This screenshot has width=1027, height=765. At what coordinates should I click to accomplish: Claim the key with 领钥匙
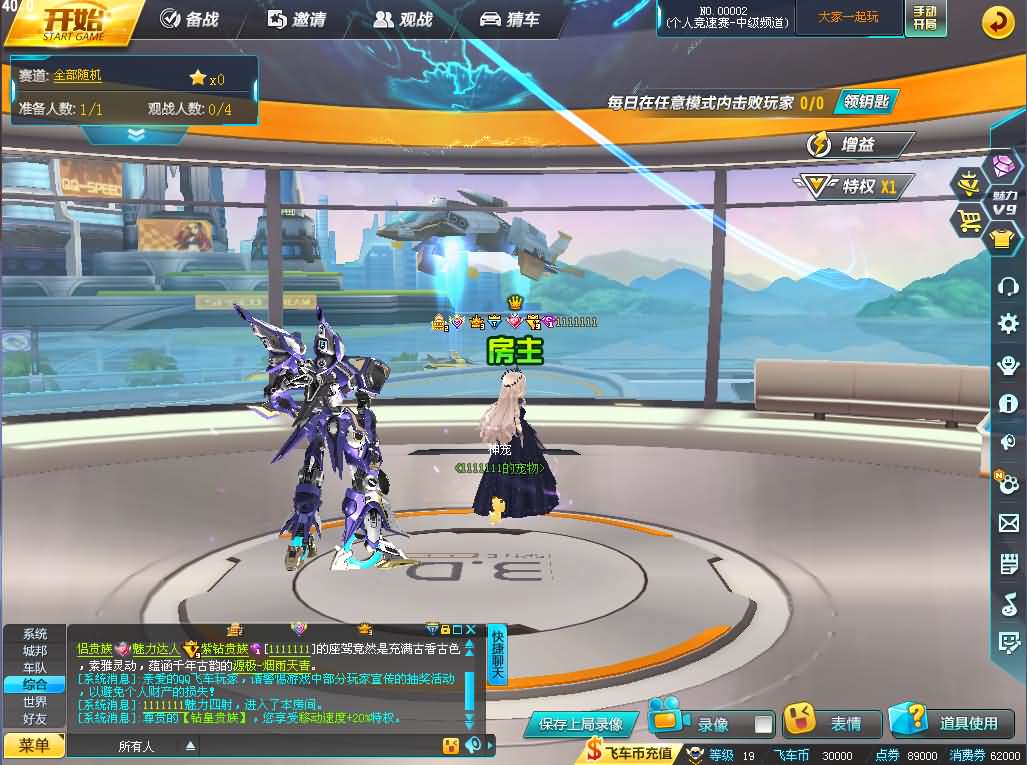coord(864,101)
